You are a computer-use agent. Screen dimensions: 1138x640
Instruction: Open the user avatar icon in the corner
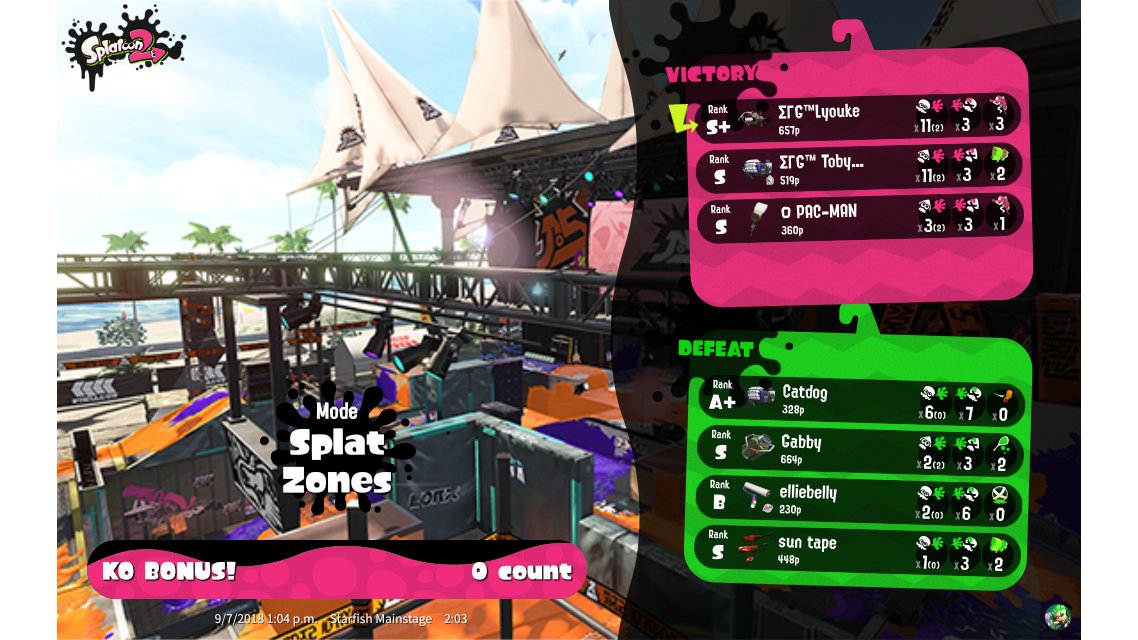(x=1057, y=615)
